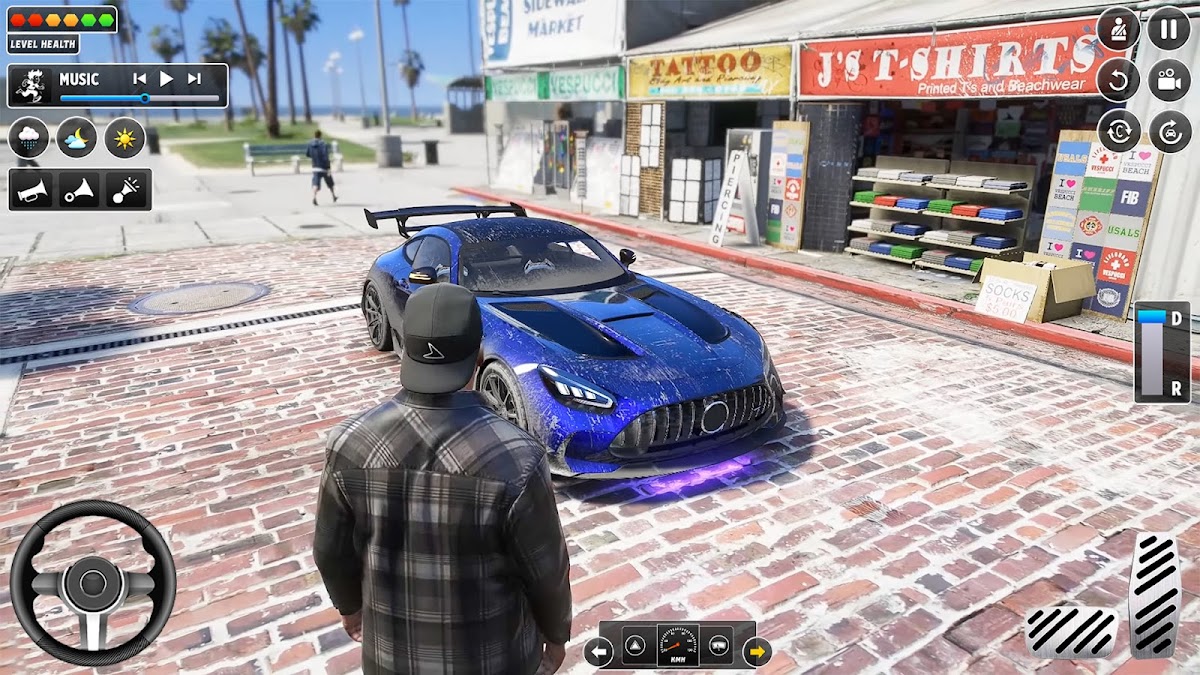Screen dimensions: 1200x675
Task: Honk the bulb horn with ring
Action: pyautogui.click(x=79, y=190)
